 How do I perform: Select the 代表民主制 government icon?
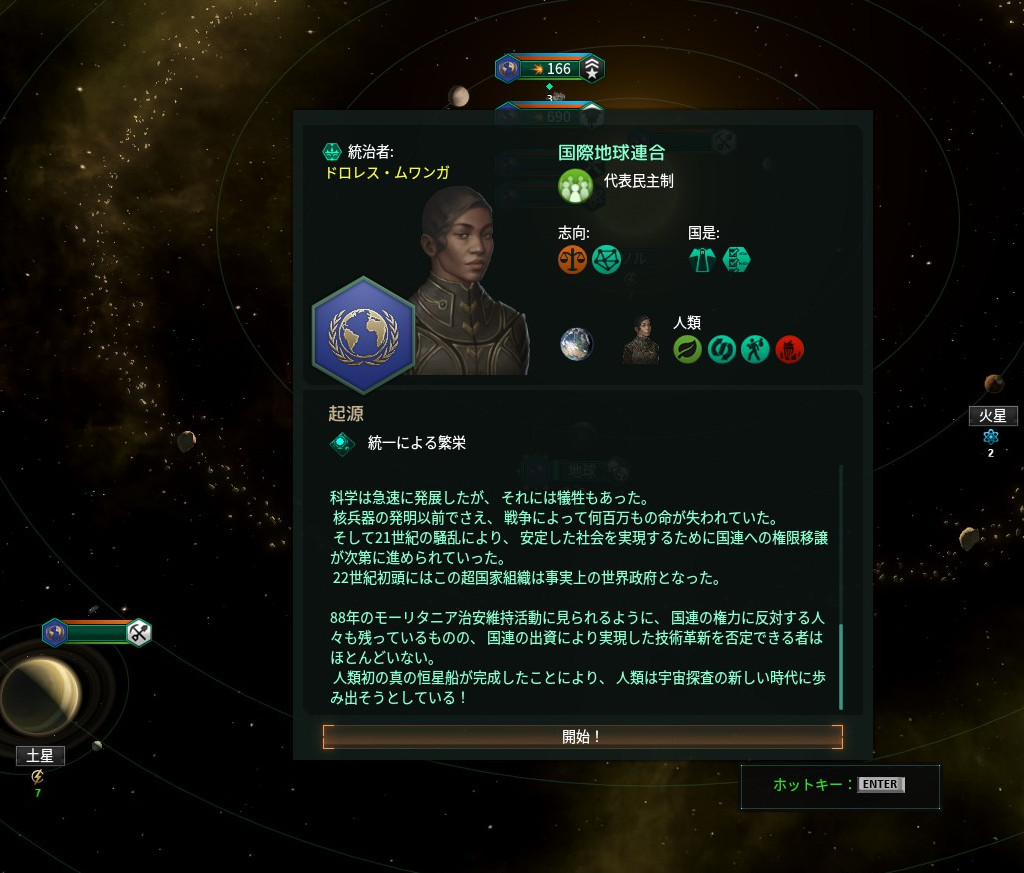coord(575,185)
